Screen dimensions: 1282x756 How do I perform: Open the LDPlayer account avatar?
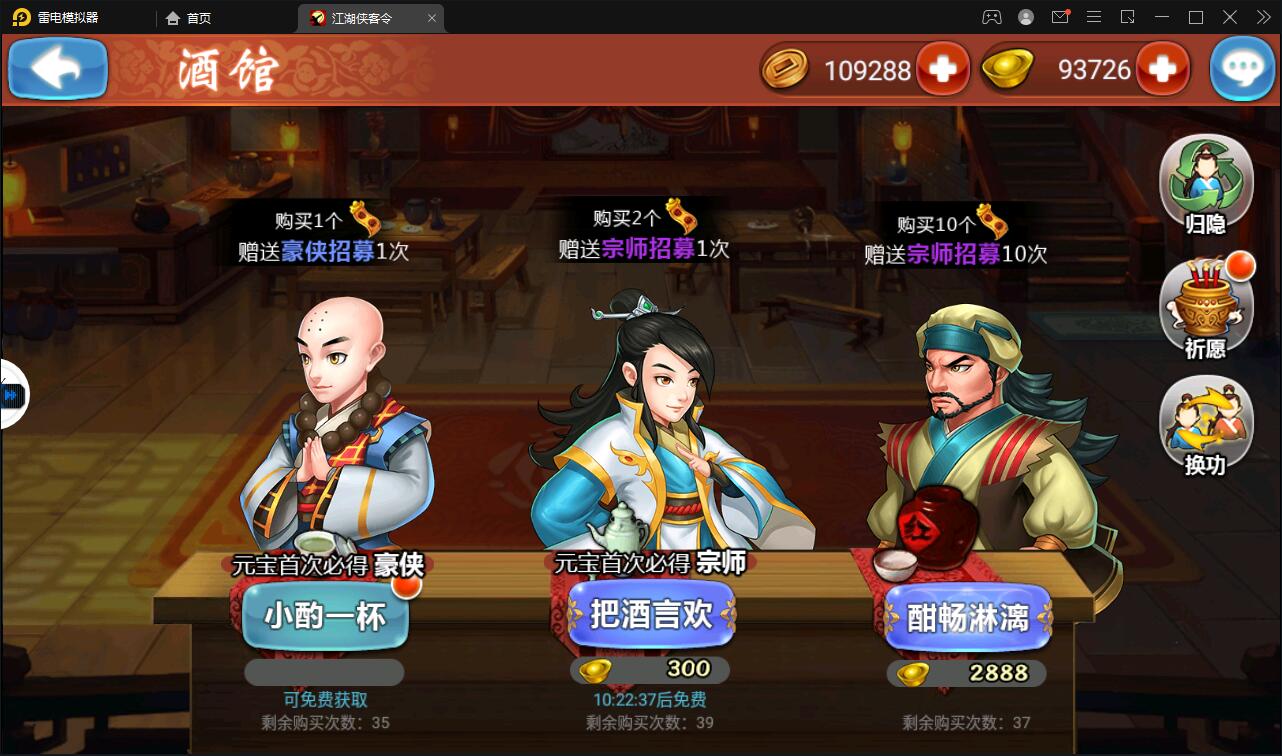(x=1025, y=17)
